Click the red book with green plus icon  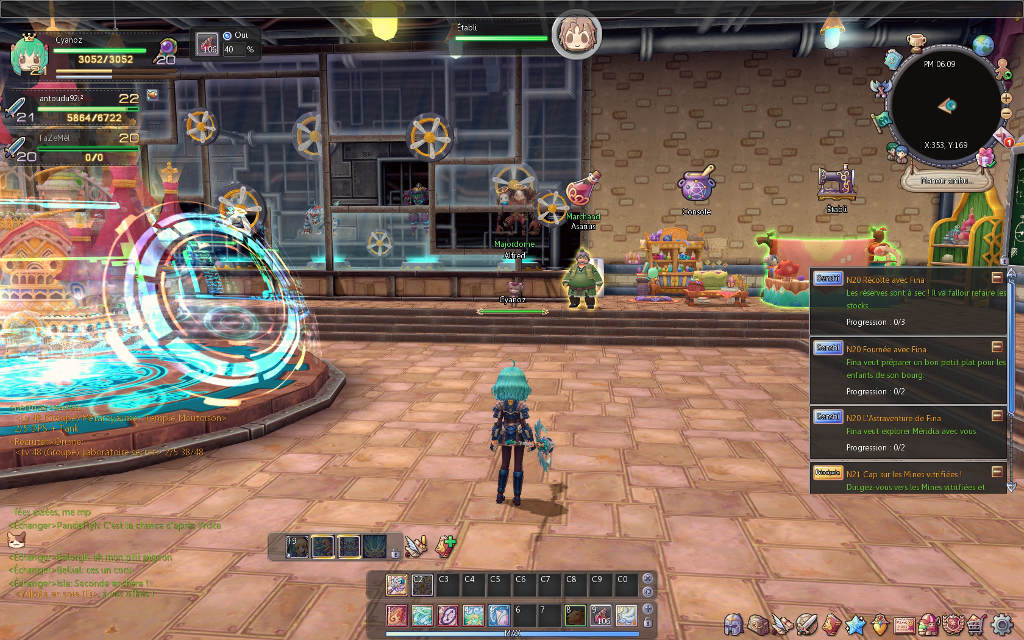(445, 546)
